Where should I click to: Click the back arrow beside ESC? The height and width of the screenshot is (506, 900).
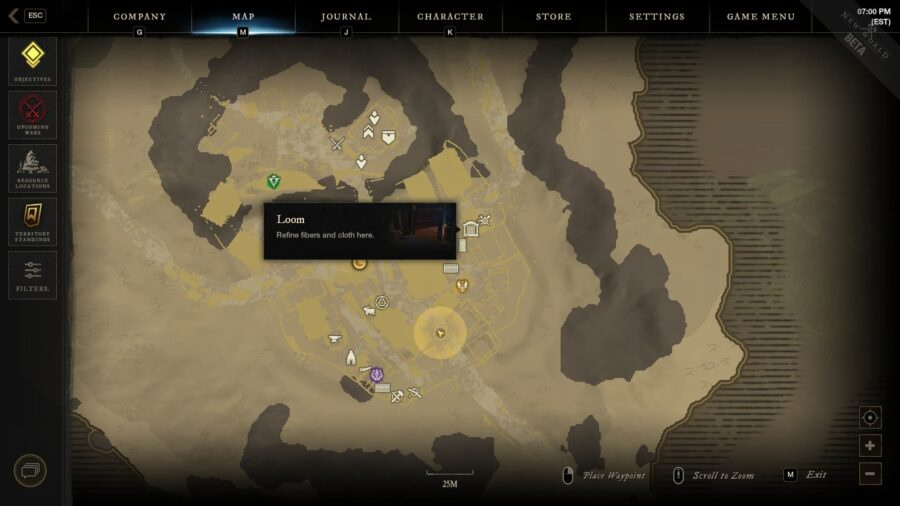pos(13,16)
